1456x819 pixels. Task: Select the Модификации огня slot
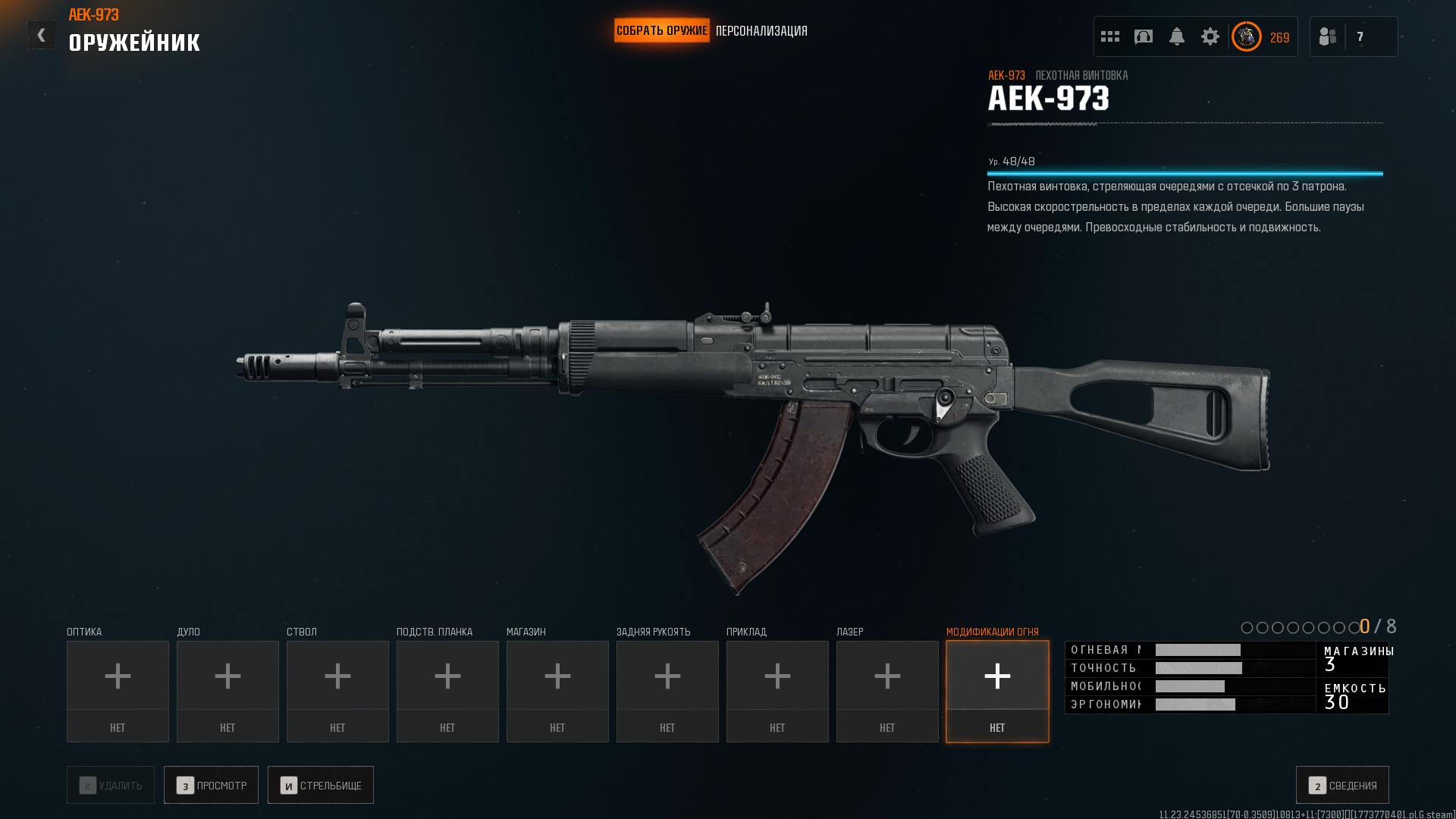click(x=997, y=691)
